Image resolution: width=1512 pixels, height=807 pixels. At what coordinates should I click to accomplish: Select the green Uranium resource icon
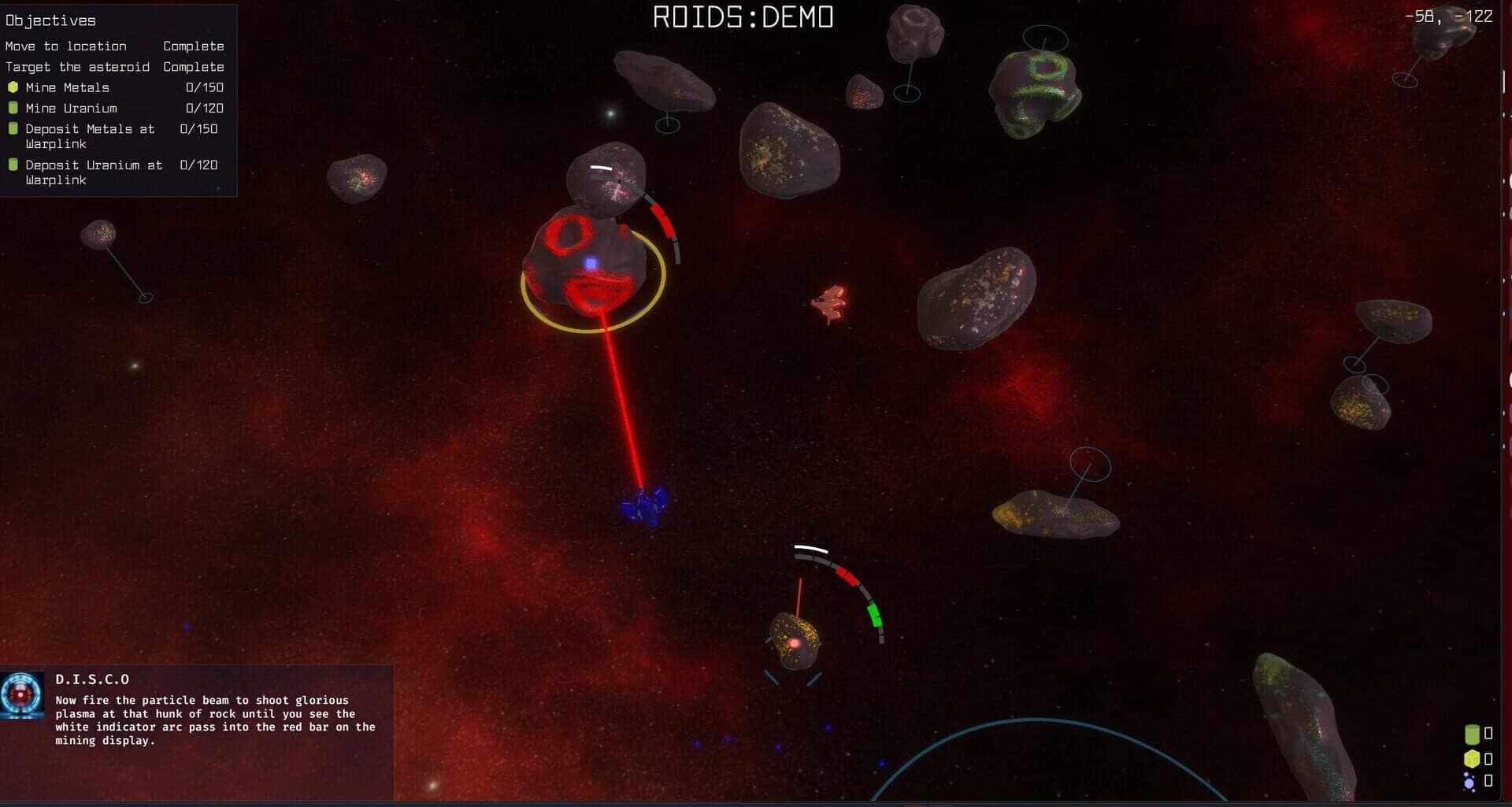pos(1472,735)
